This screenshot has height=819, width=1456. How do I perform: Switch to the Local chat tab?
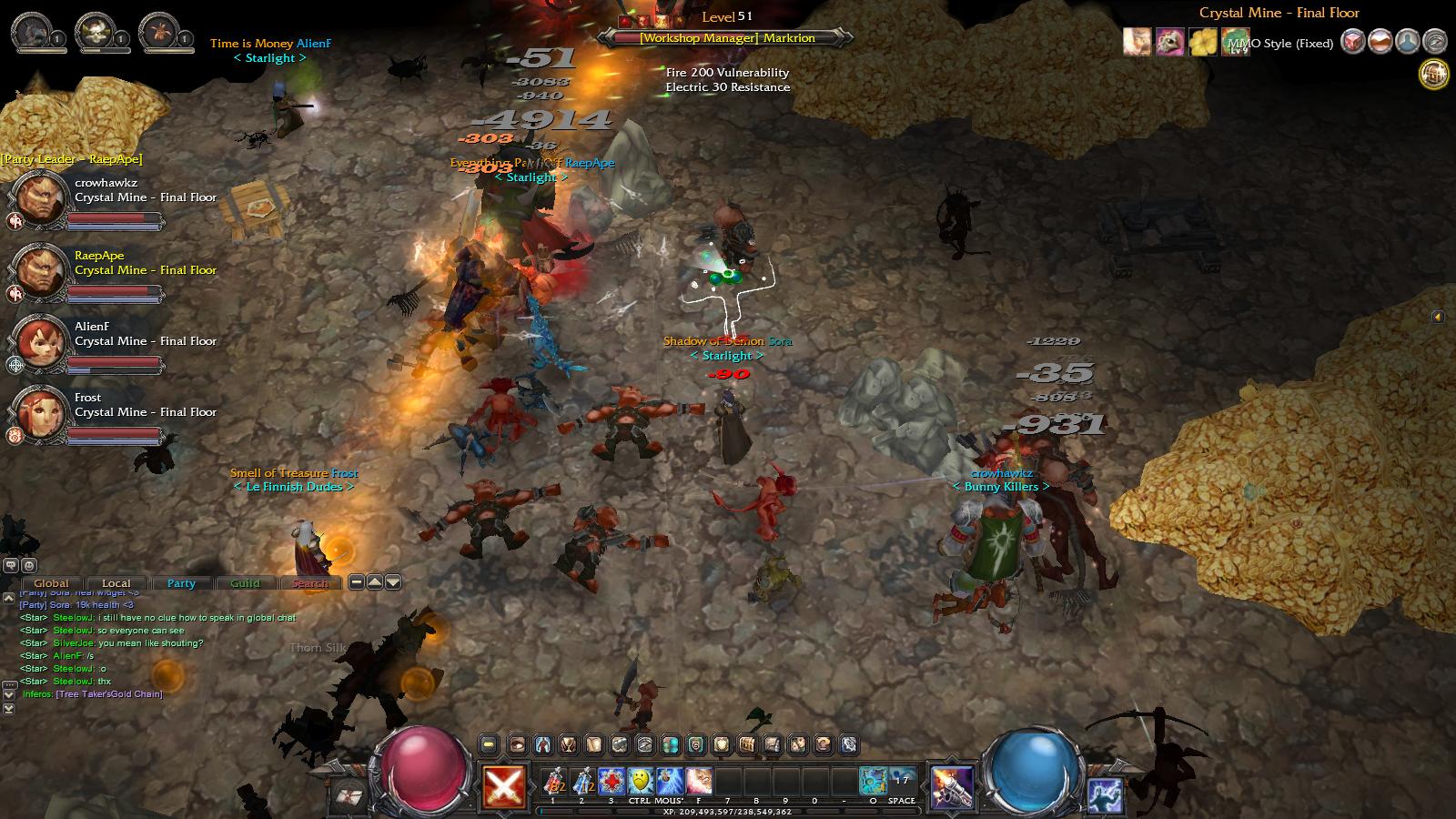click(x=116, y=583)
